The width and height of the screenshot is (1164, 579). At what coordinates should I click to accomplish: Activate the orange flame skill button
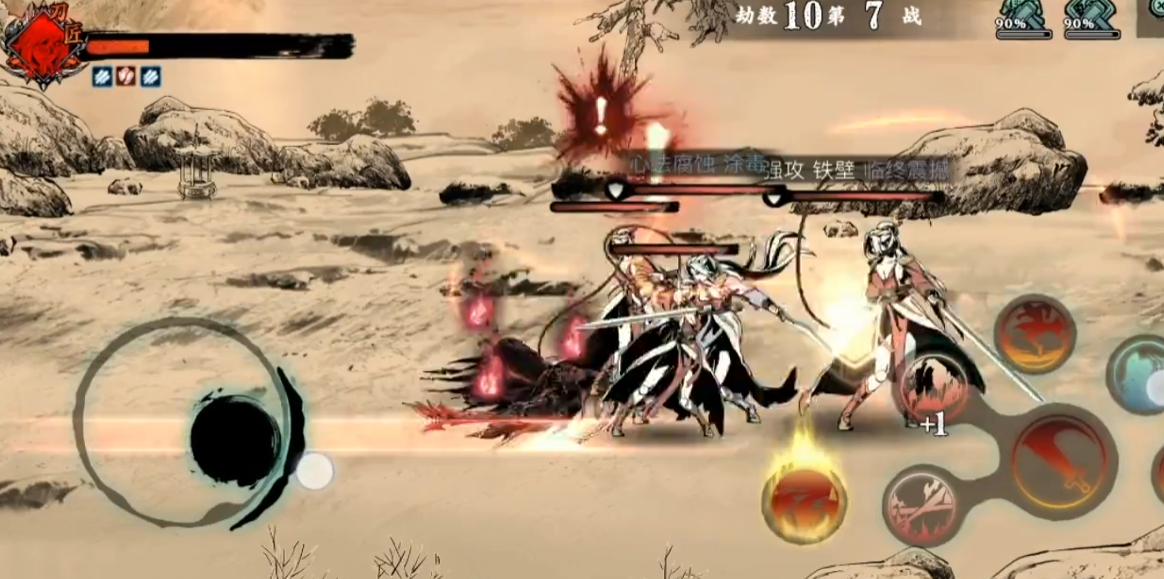tap(1034, 335)
